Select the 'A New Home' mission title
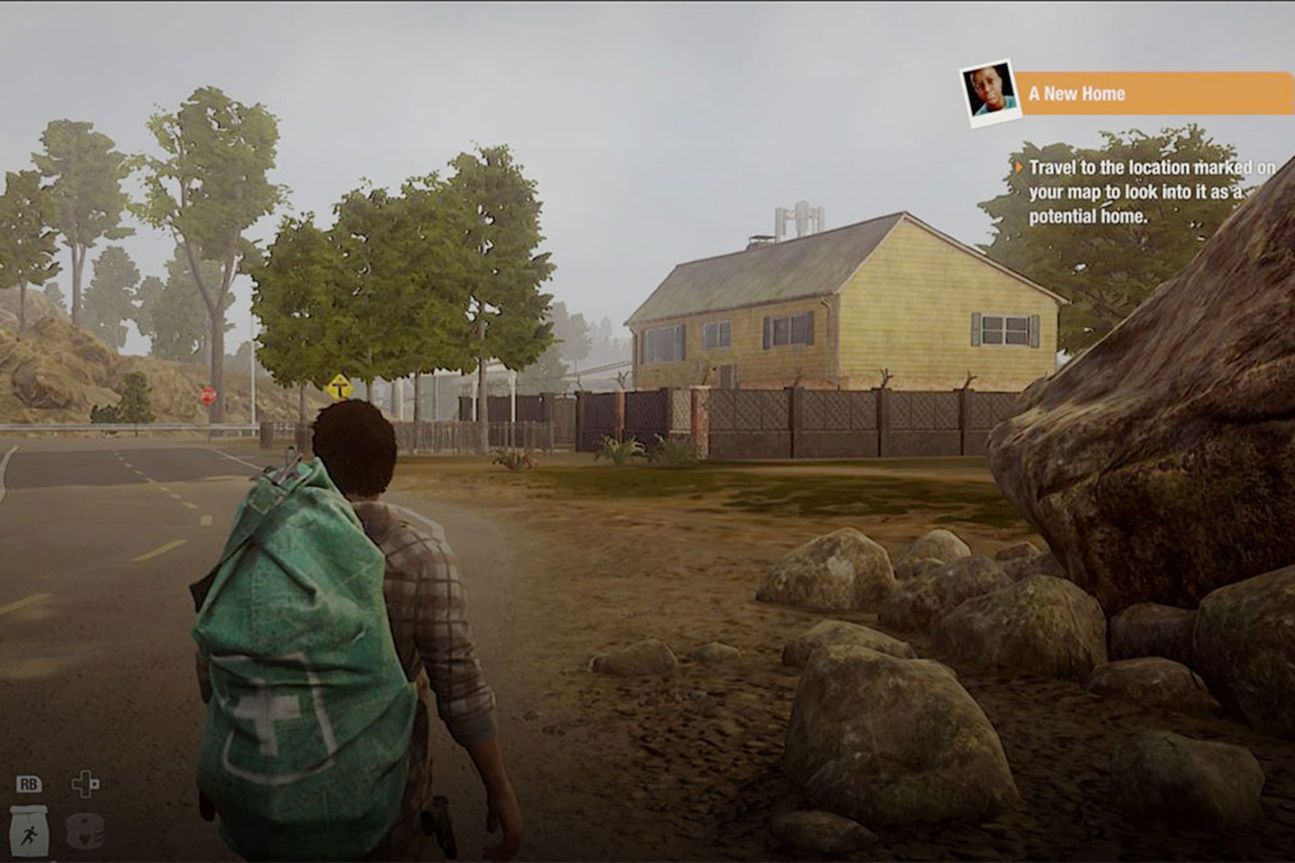This screenshot has height=863, width=1295. [x=1078, y=93]
